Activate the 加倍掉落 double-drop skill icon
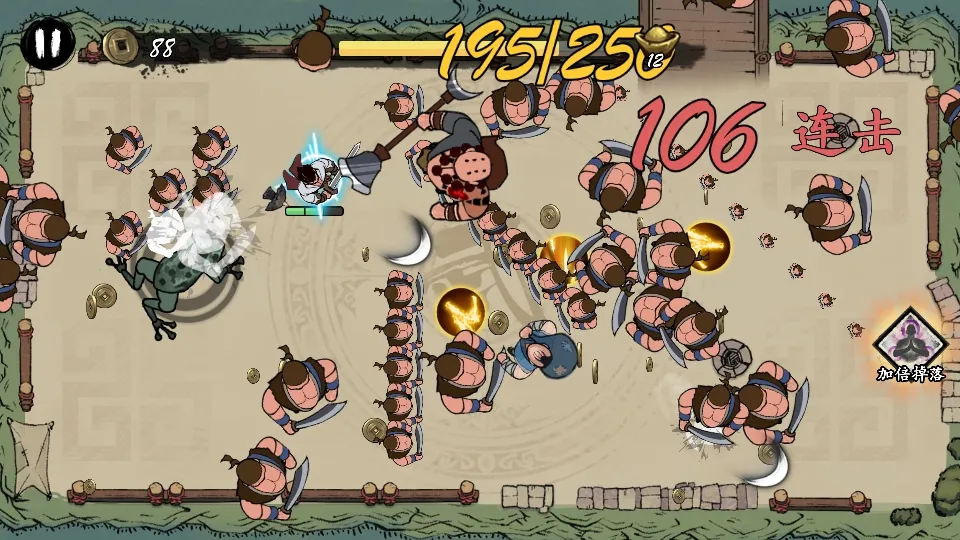This screenshot has height=540, width=960. [x=909, y=340]
